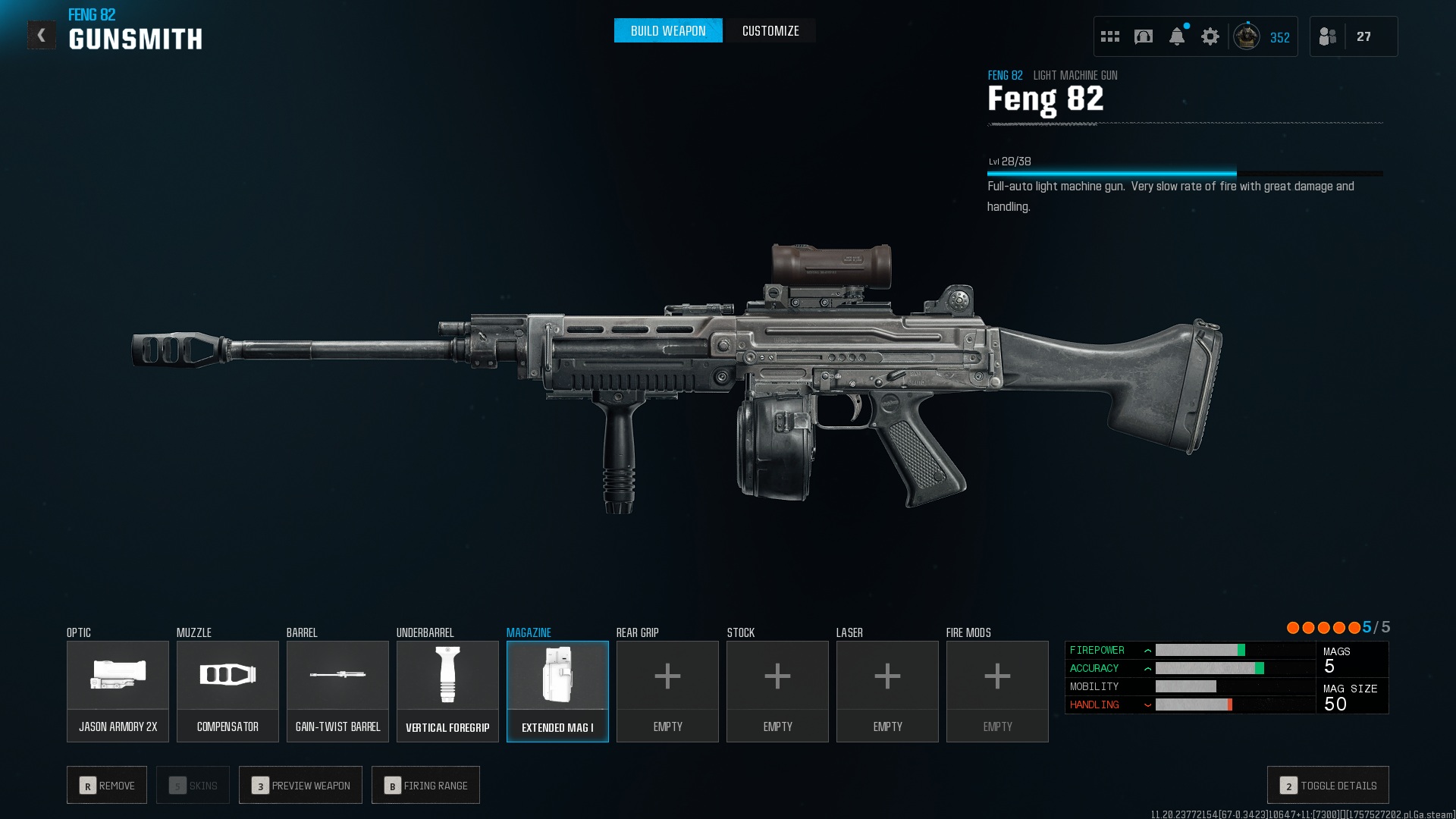
Task: Open the player profile emblem
Action: tap(1247, 36)
